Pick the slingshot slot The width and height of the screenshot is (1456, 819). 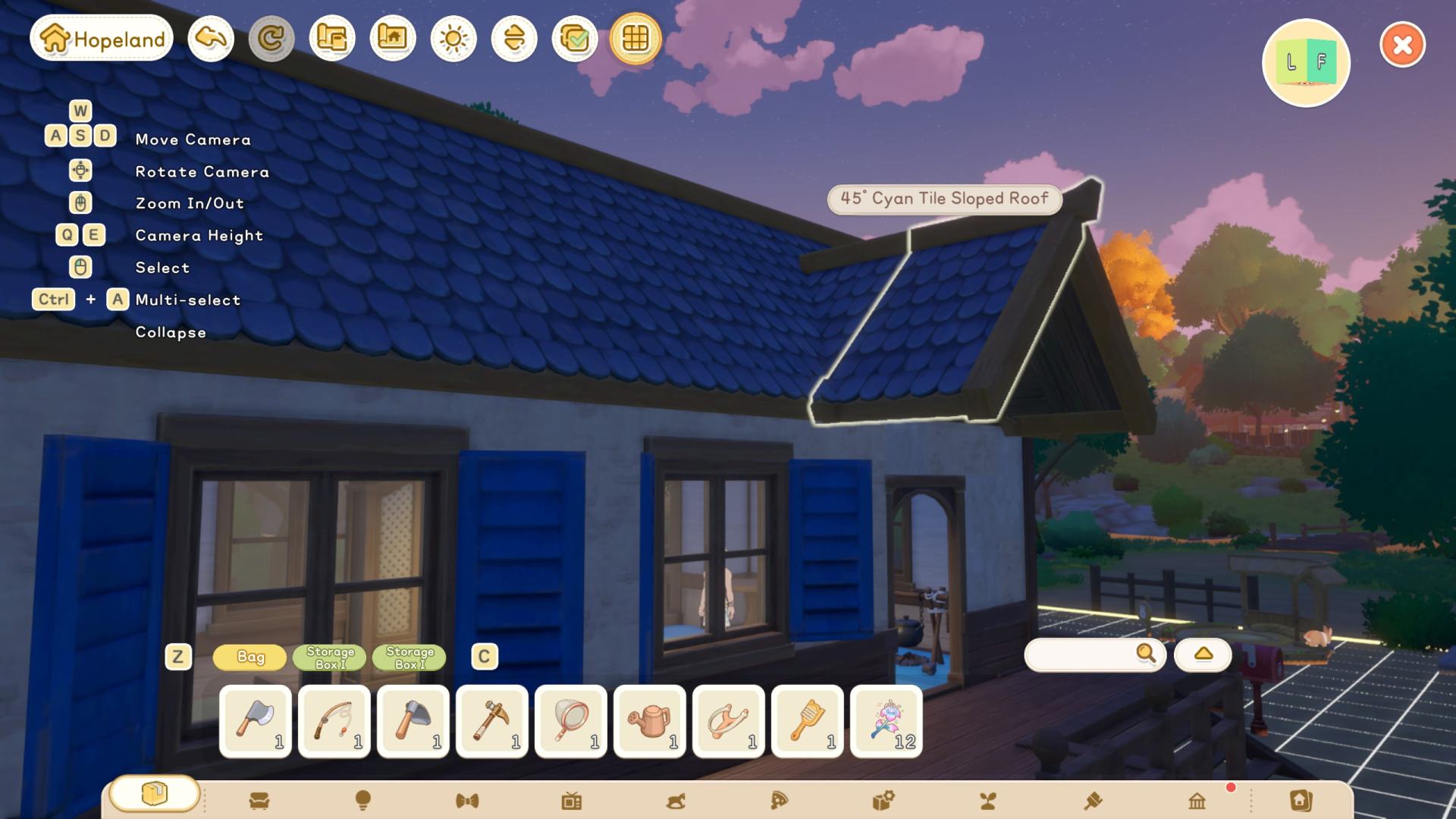tap(729, 721)
